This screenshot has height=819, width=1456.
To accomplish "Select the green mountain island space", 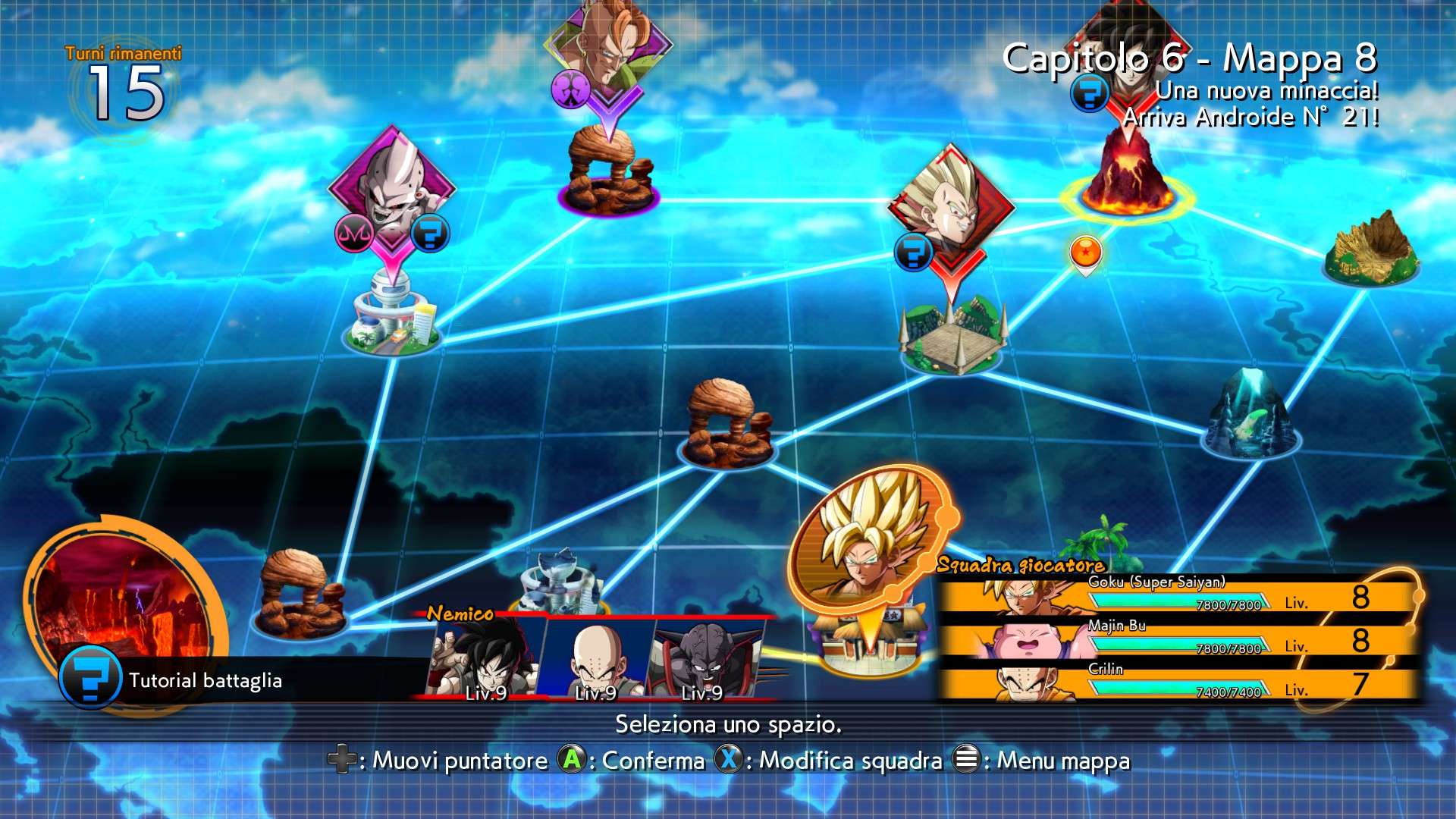I will pyautogui.click(x=1371, y=248).
